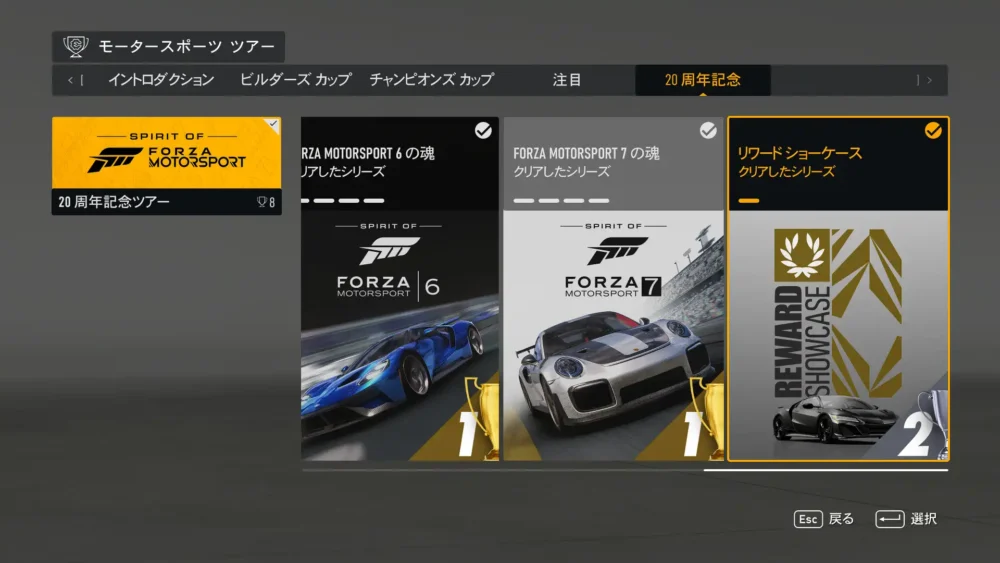The width and height of the screenshot is (1000, 563).
Task: Show the 注目 tab
Action: pos(567,80)
